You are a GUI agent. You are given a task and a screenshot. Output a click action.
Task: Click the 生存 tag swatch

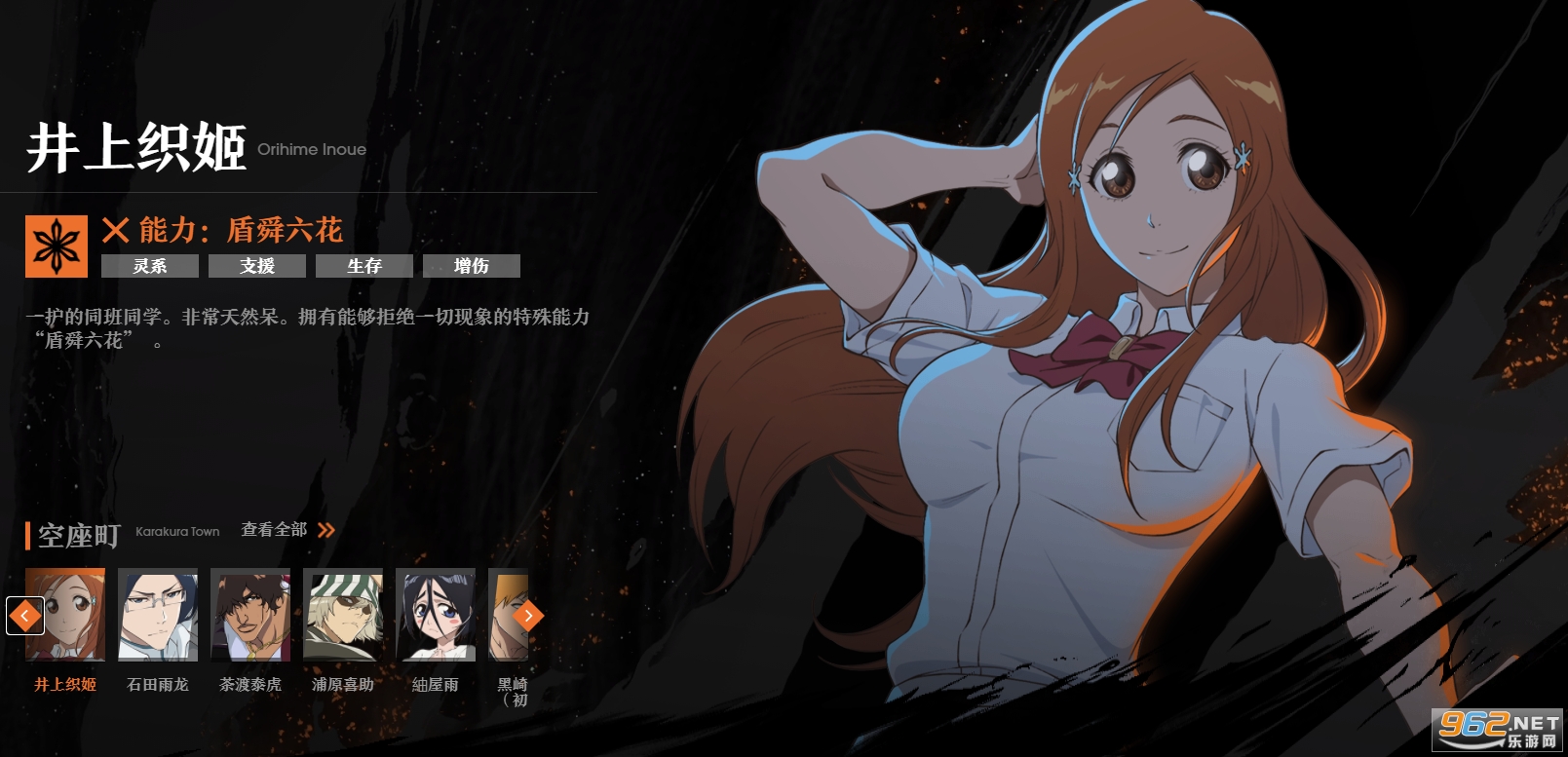click(x=363, y=266)
